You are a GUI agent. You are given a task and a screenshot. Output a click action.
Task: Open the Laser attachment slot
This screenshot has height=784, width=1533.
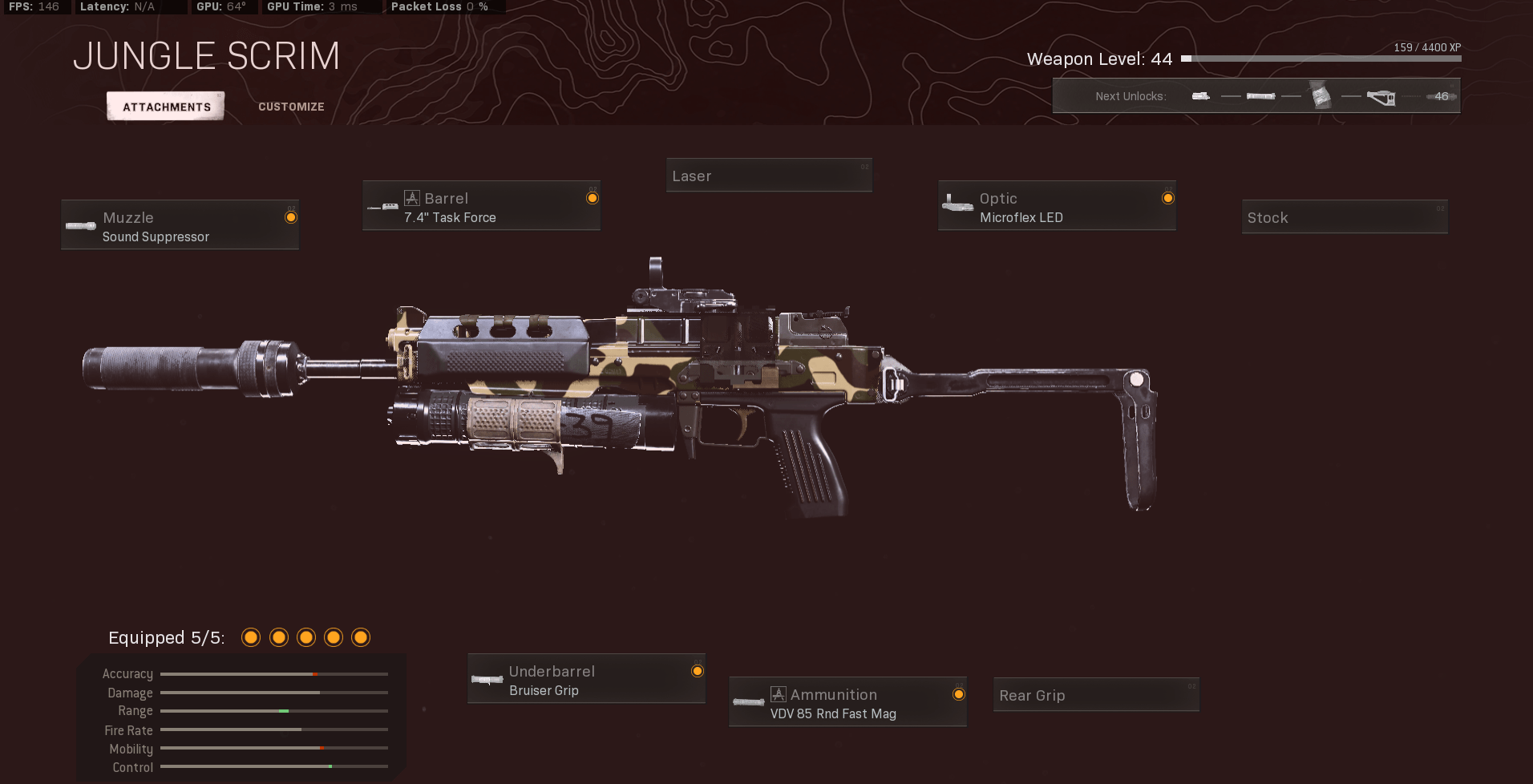(769, 175)
